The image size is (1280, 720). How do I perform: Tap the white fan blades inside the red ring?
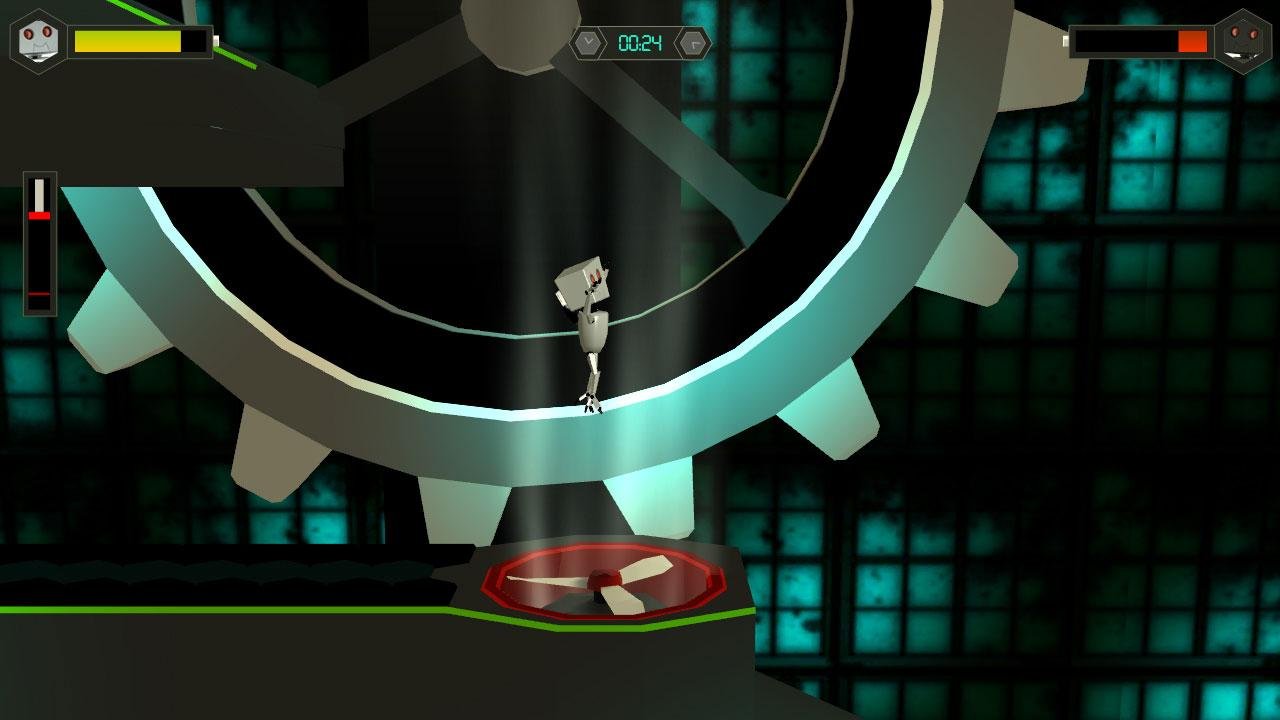pyautogui.click(x=600, y=582)
